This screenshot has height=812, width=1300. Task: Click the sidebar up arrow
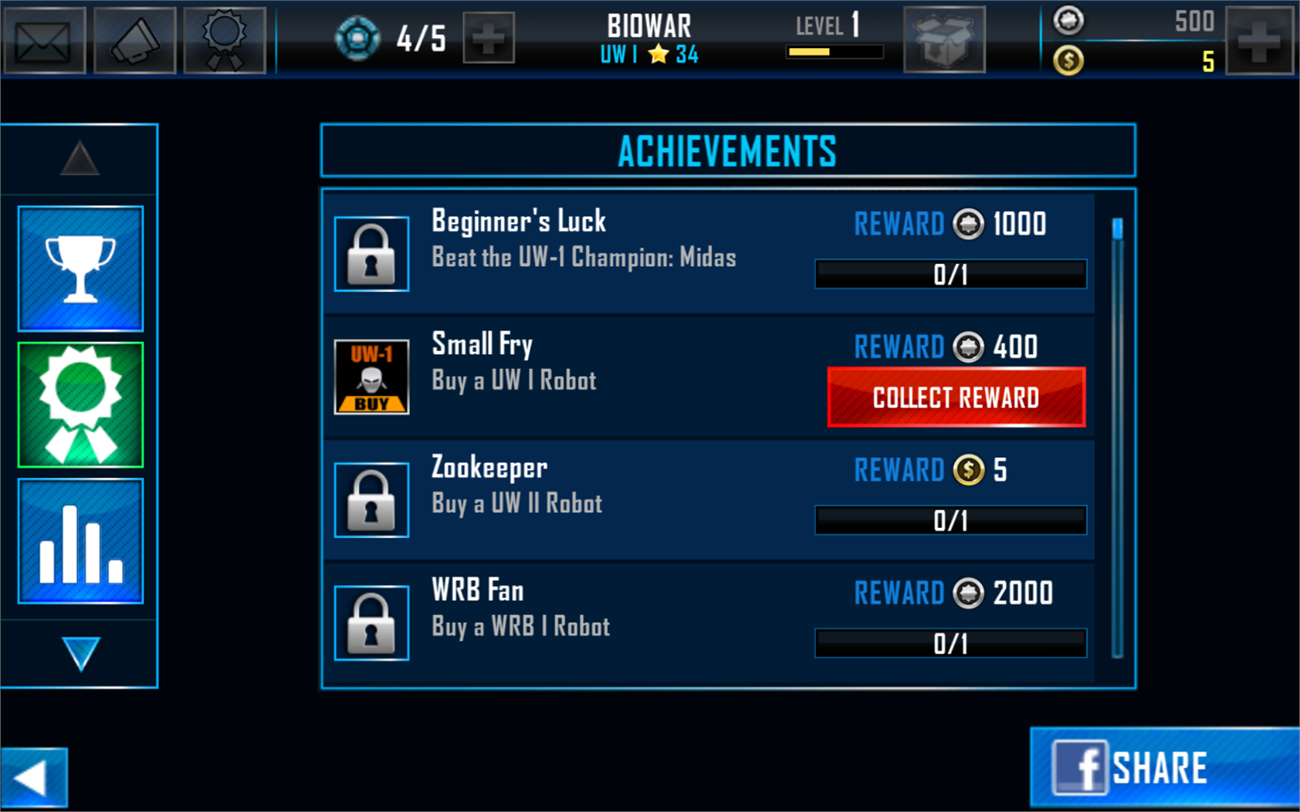tap(80, 159)
